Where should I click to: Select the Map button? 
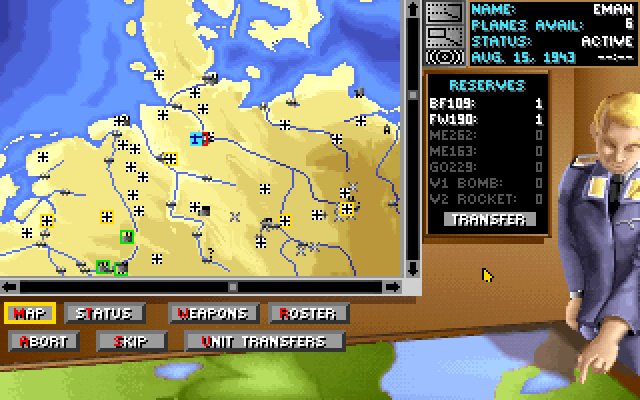pos(30,314)
